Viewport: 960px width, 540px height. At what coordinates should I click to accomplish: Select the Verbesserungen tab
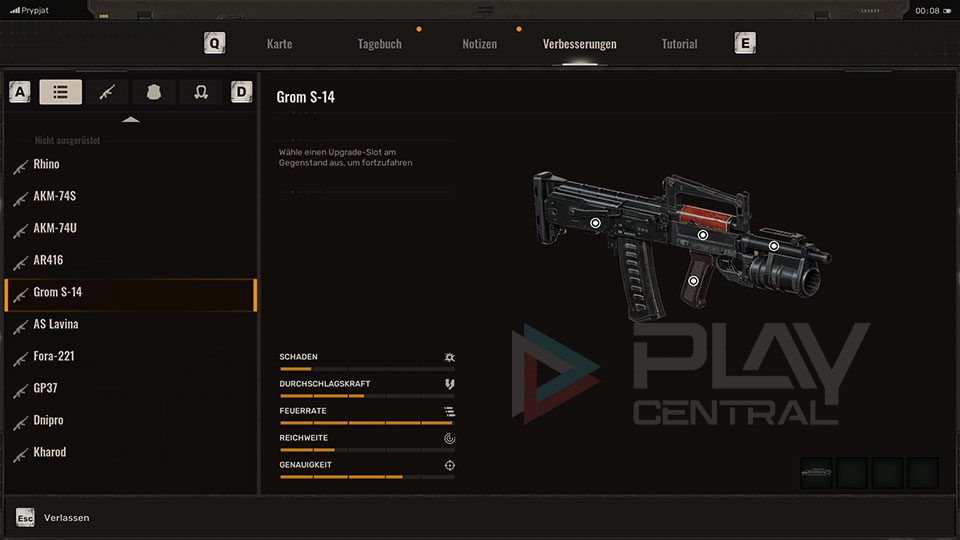point(579,44)
